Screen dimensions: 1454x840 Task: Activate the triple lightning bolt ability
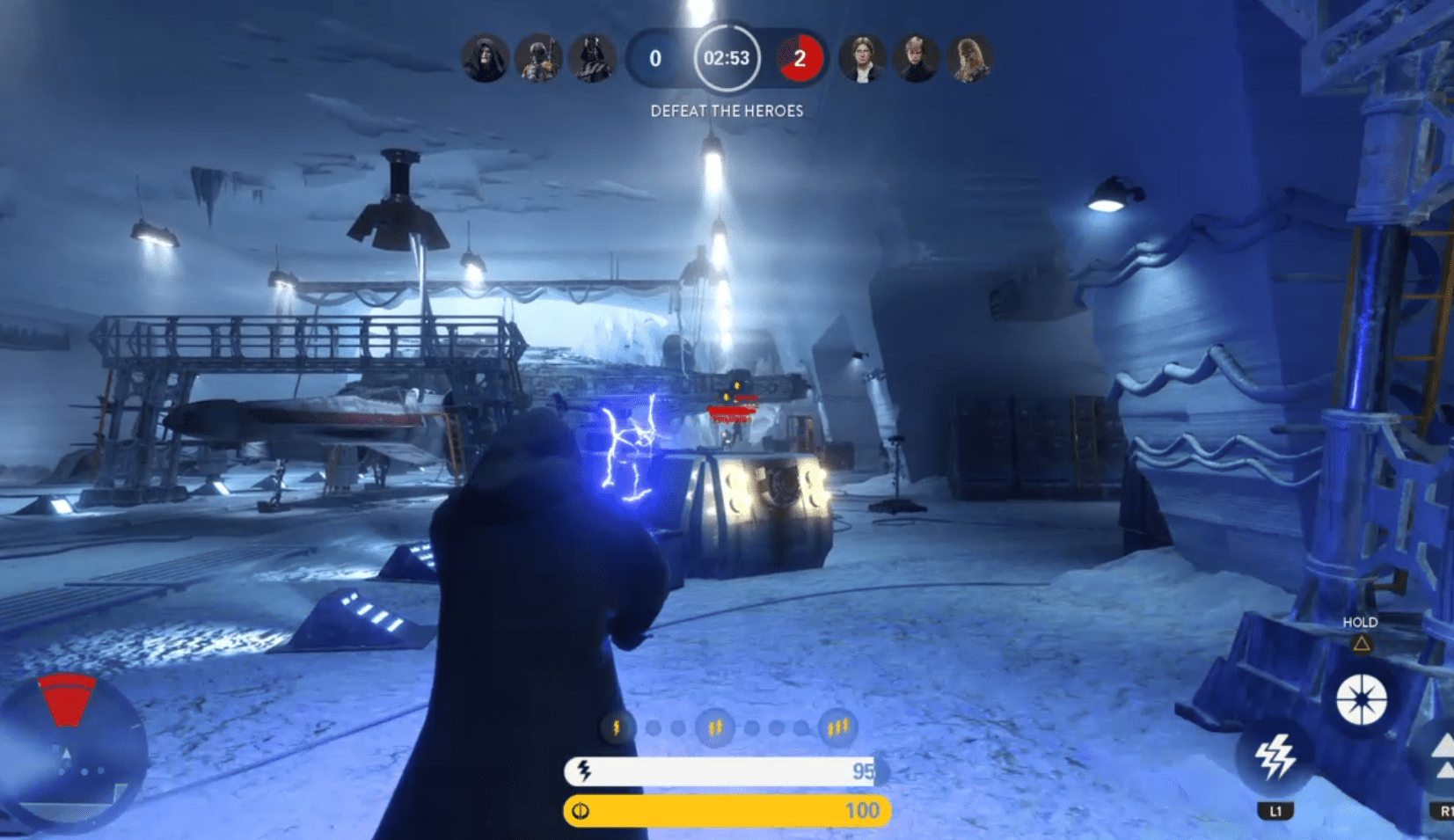click(1275, 757)
